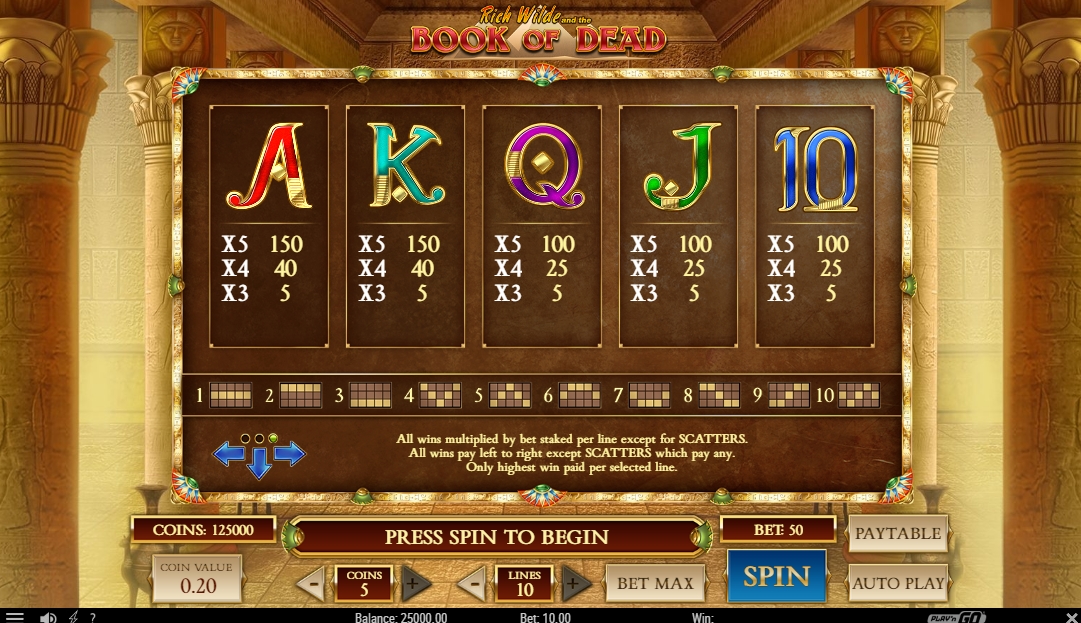
Task: Go to the previous paytable page
Action: pyautogui.click(x=229, y=454)
